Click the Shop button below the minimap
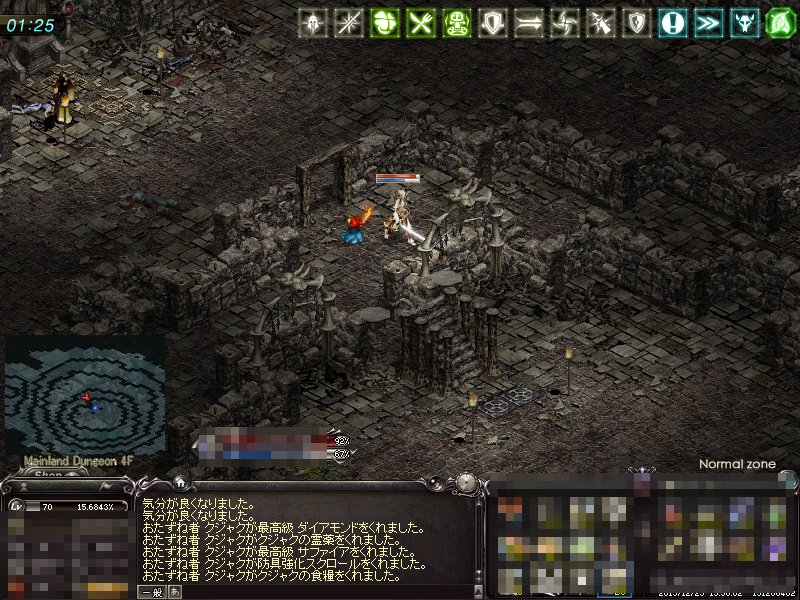800x600 pixels. click(x=48, y=474)
